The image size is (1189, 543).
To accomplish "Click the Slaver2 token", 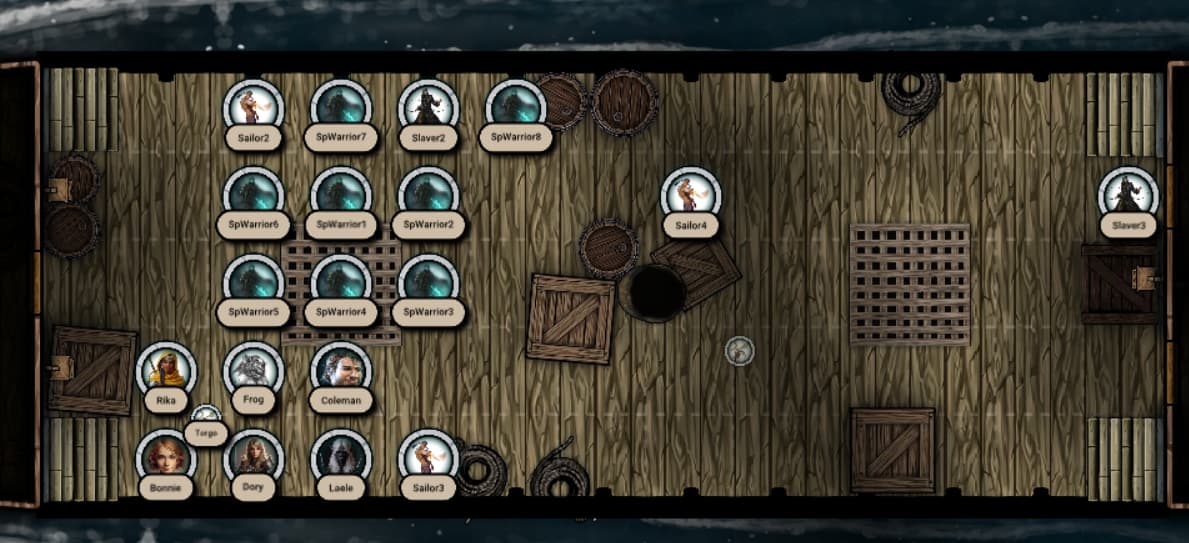I will (428, 108).
